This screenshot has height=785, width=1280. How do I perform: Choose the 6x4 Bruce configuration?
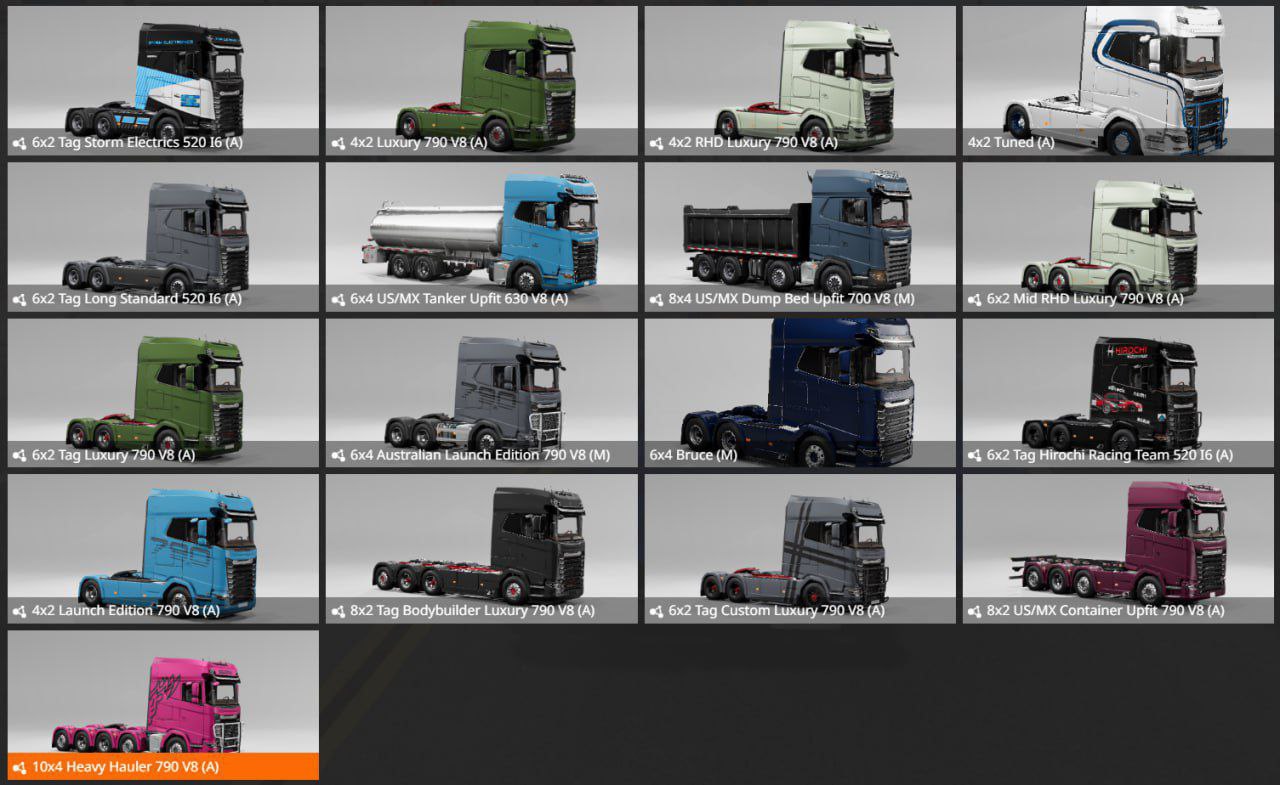coord(800,394)
